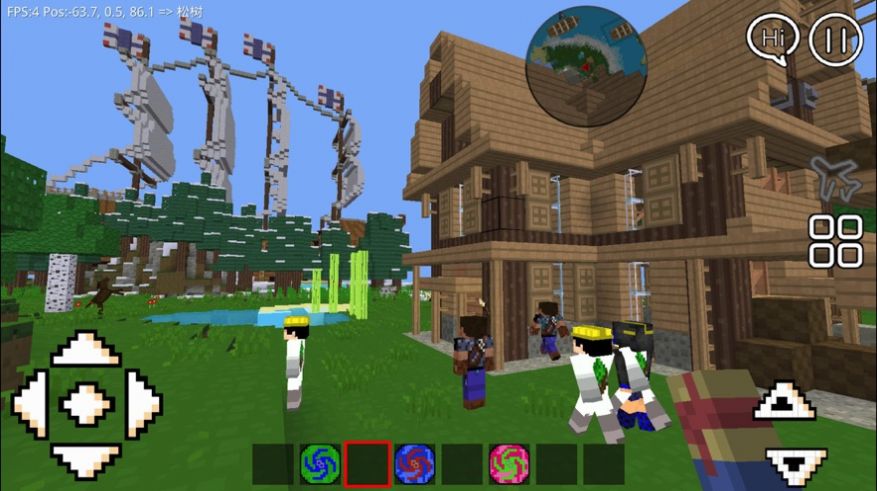Hit the white down-triangle button at lower right
877x491 pixels.
pyautogui.click(x=796, y=464)
